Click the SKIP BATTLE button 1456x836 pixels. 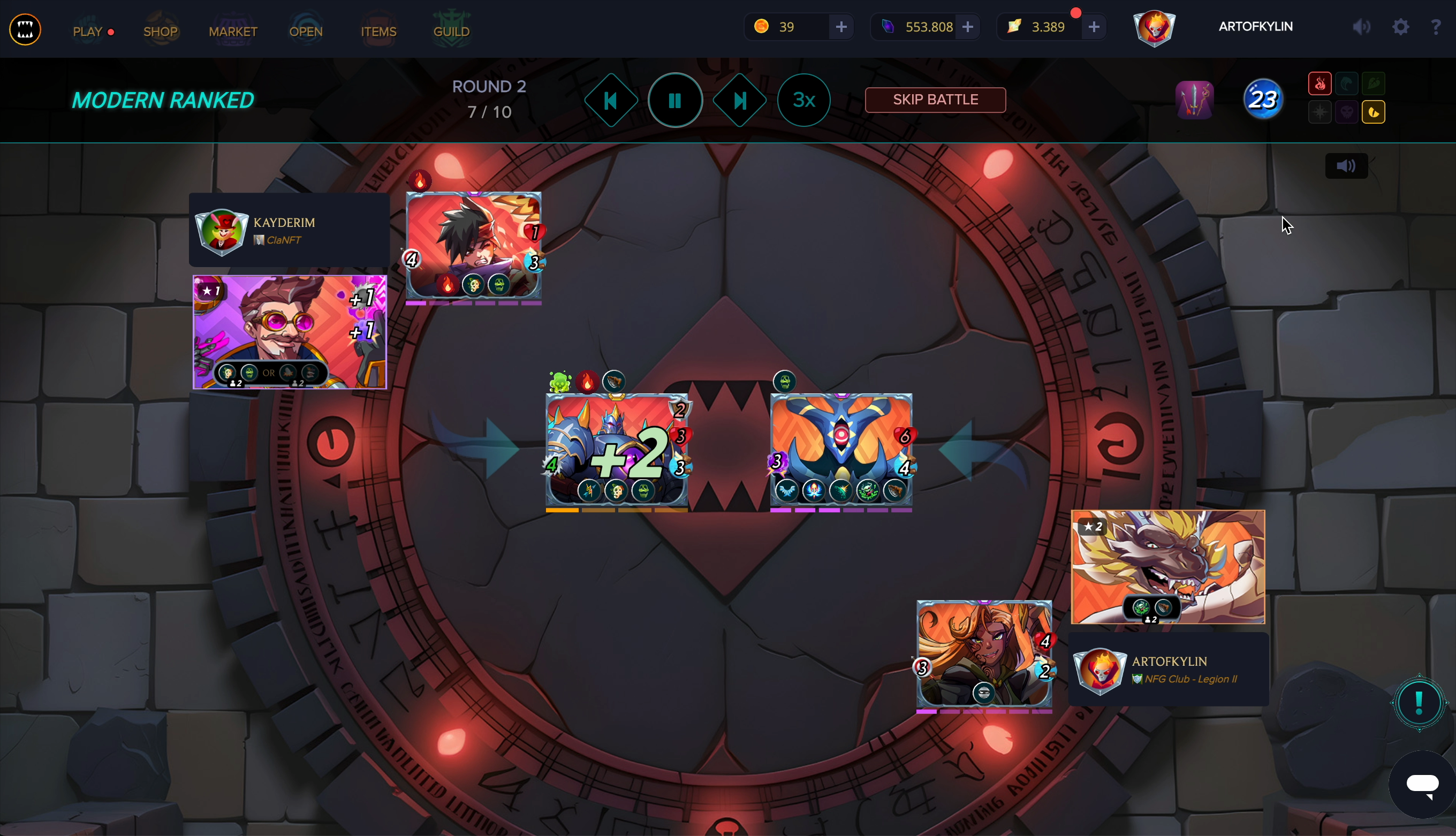[935, 100]
